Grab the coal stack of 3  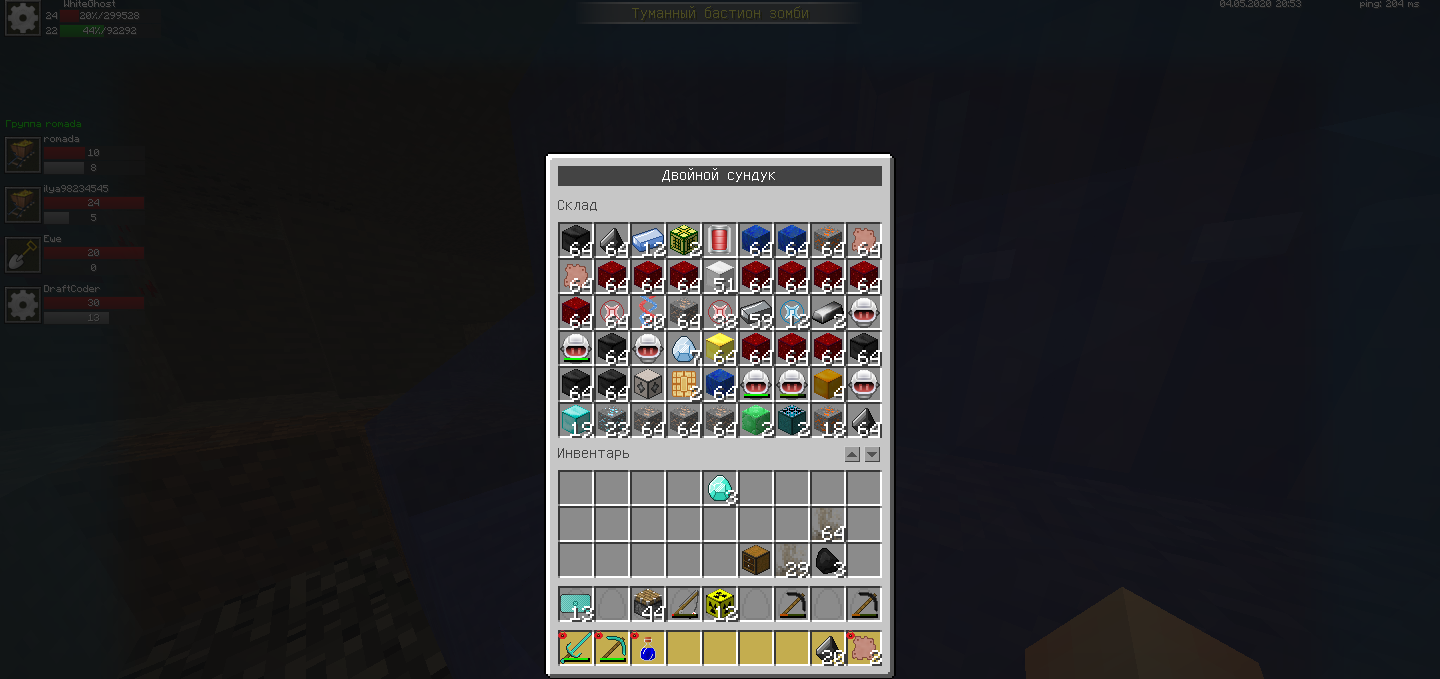828,560
